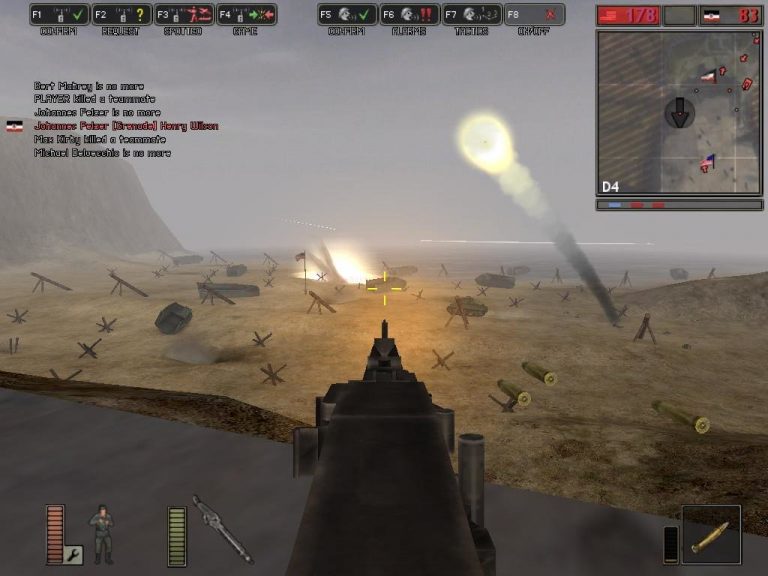Select the German flag marker on minimap
Screen dimensions: 768x576
(708, 74)
